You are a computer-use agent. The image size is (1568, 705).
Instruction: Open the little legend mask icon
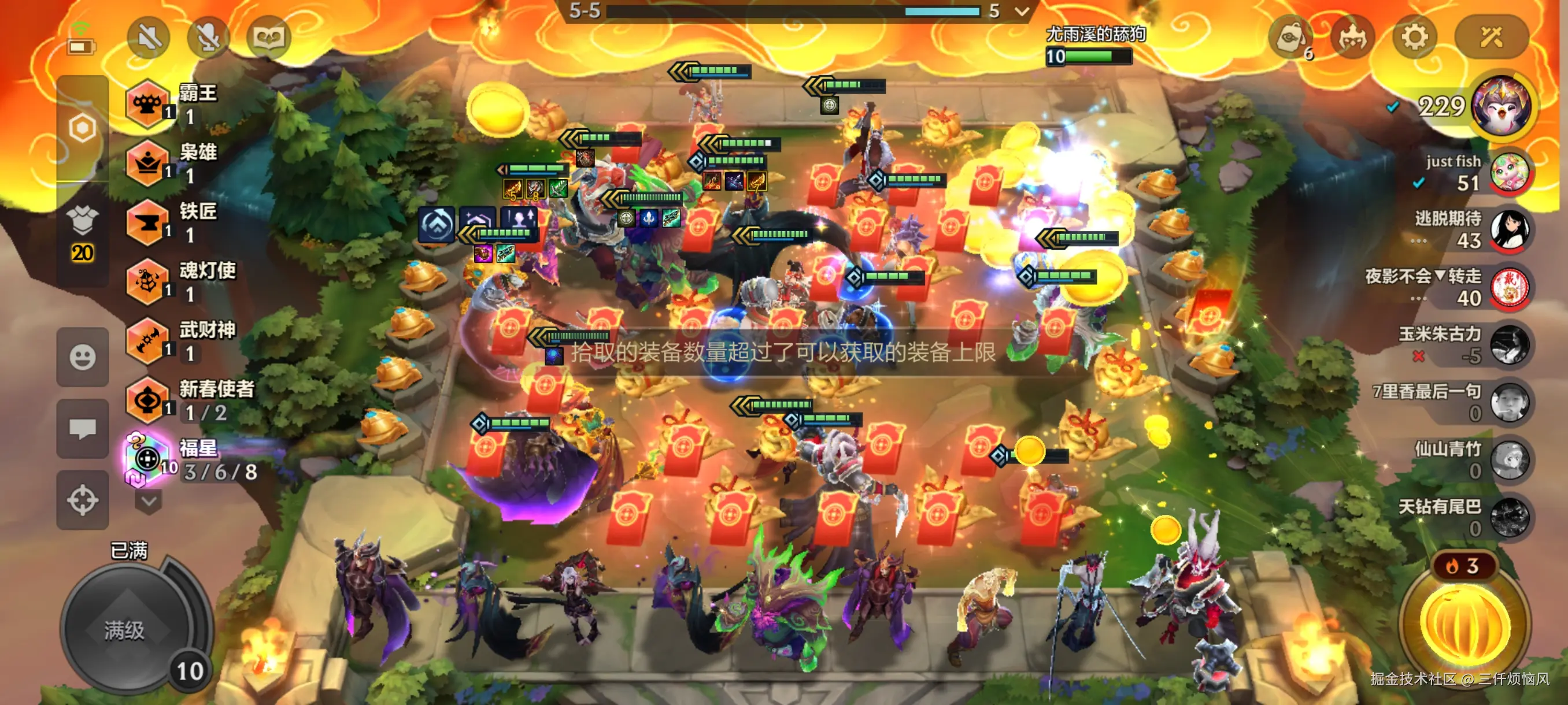[1352, 38]
